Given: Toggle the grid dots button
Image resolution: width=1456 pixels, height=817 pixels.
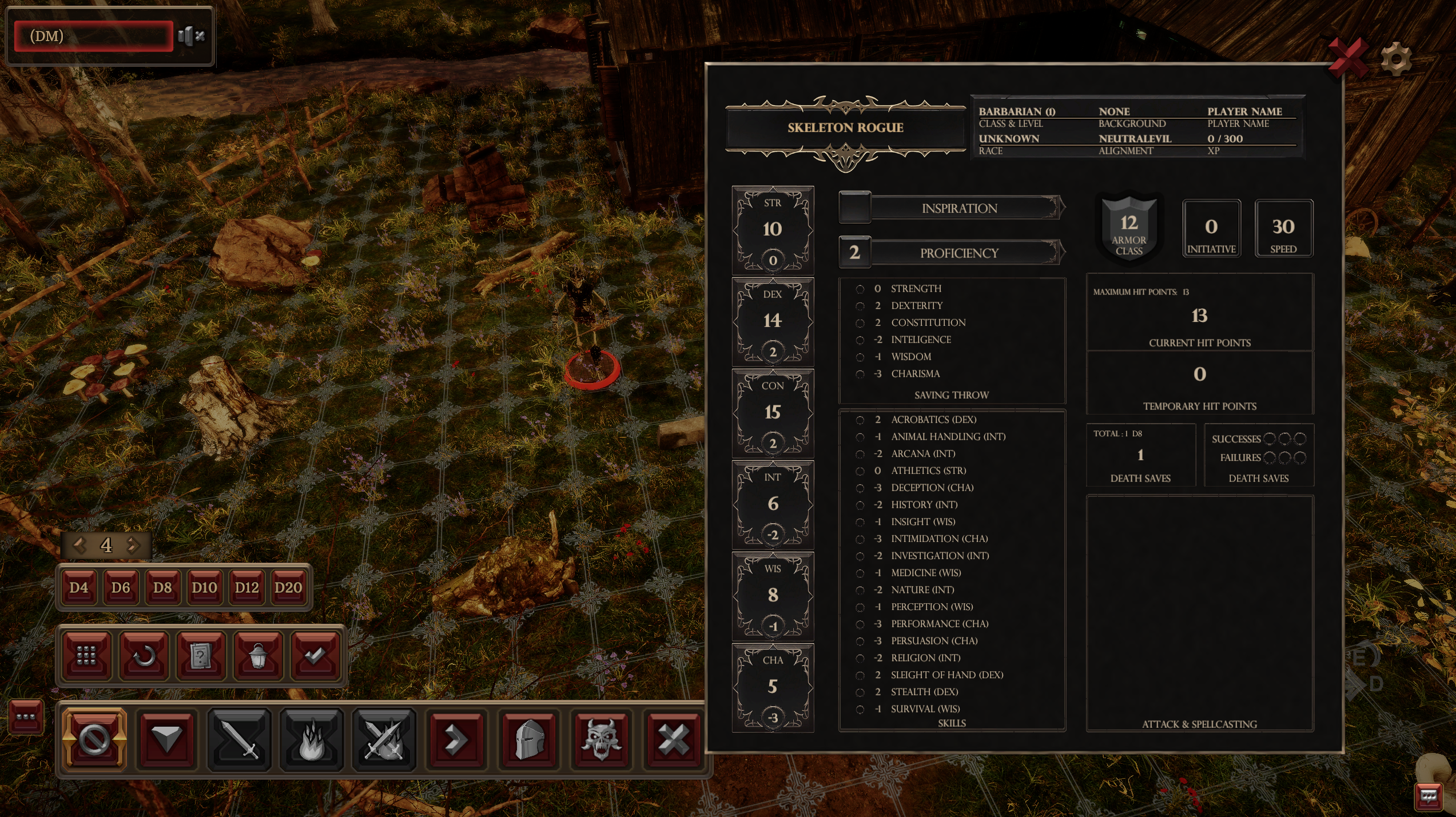Looking at the screenshot, I should click(86, 656).
